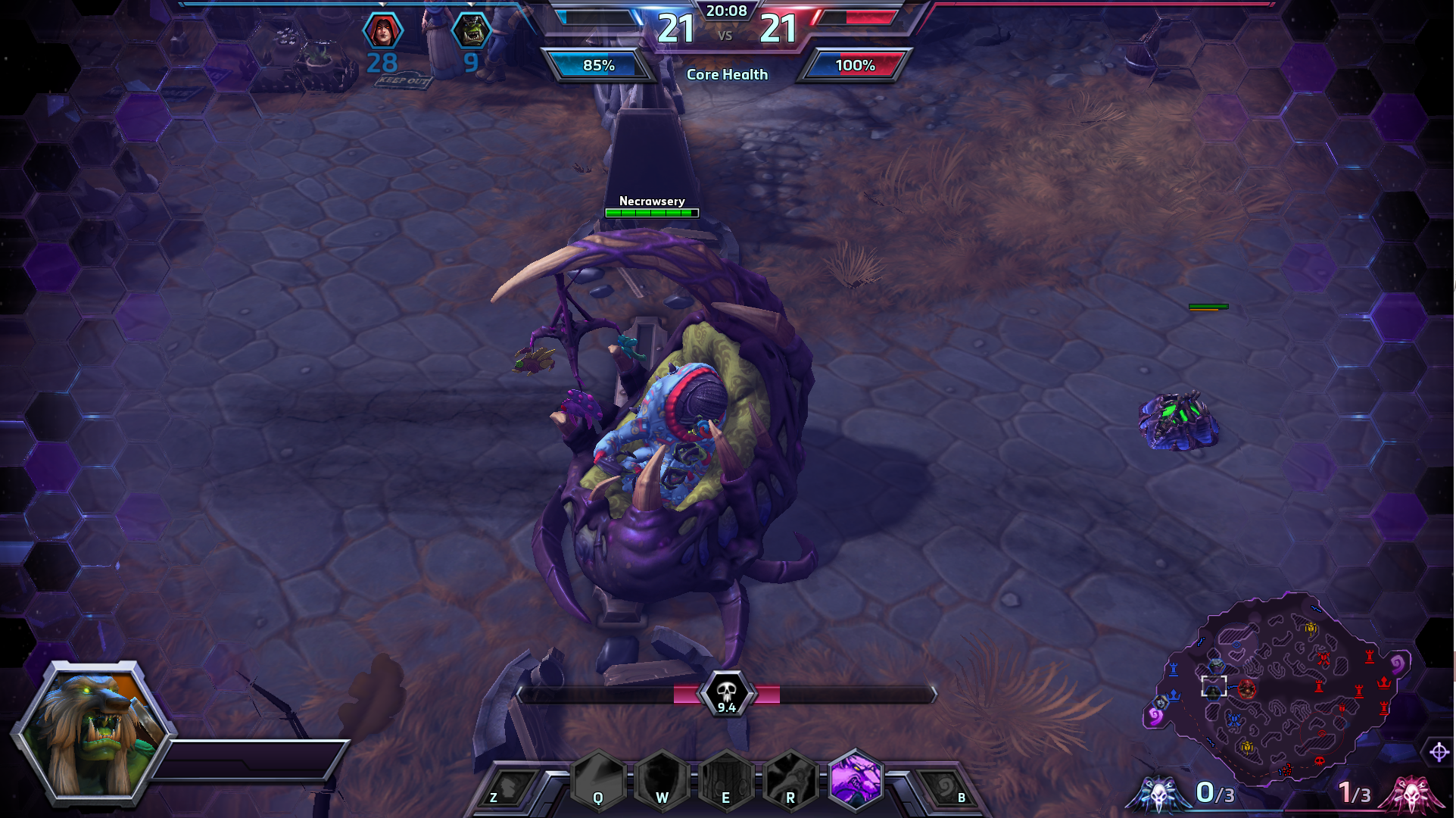Image resolution: width=1456 pixels, height=818 pixels.
Task: Click the red skull marker on minimap
Action: pyautogui.click(x=1319, y=760)
